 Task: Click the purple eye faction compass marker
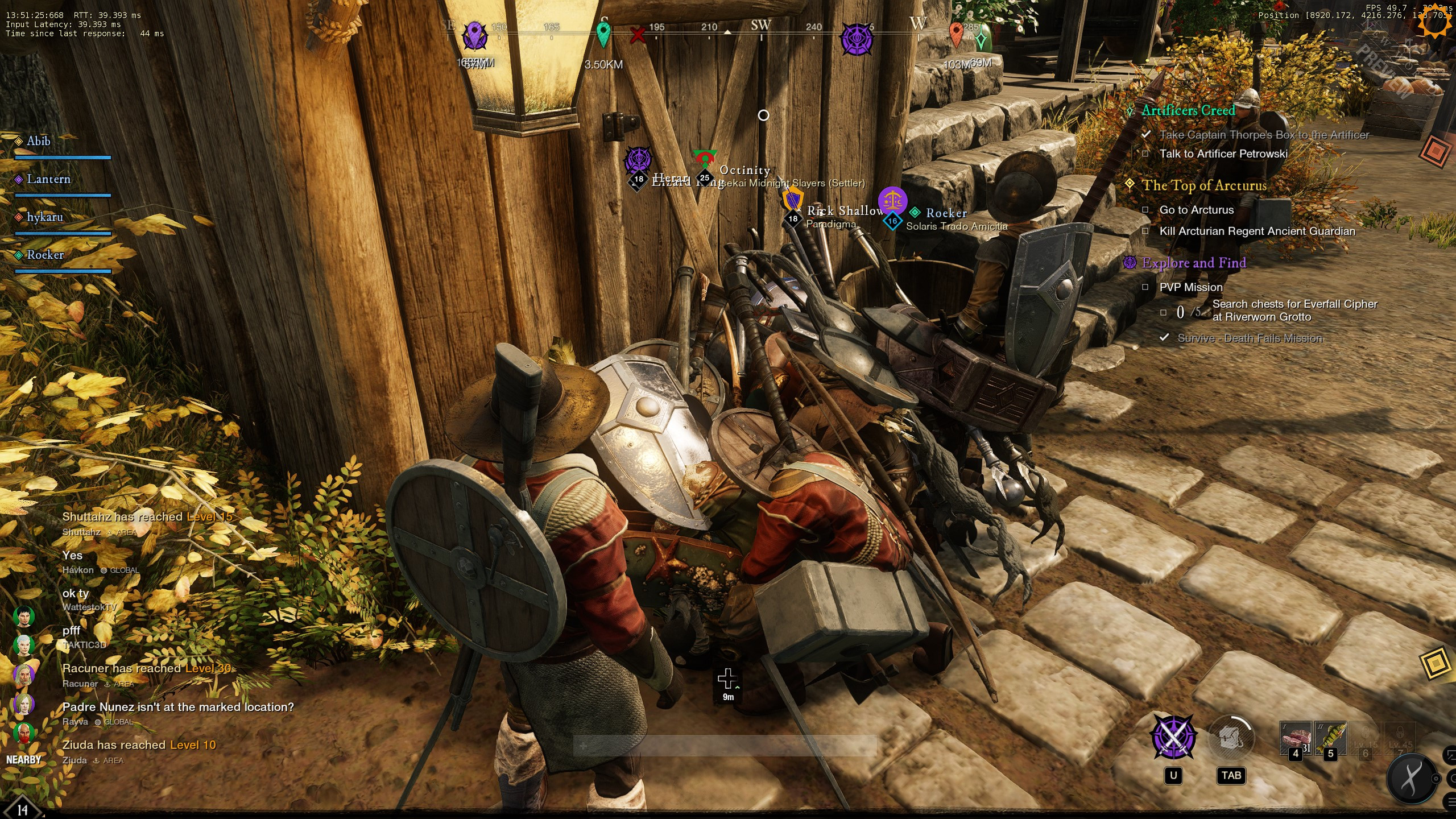coord(857,39)
